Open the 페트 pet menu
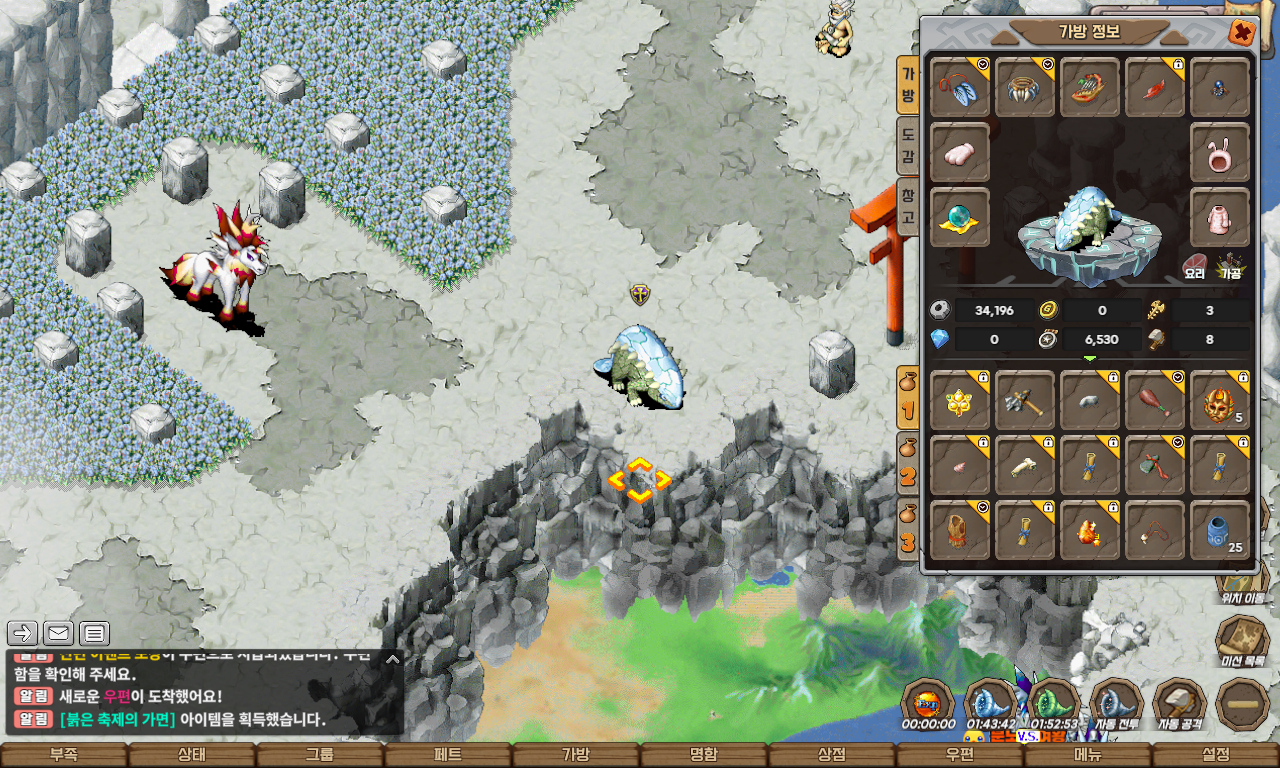Image resolution: width=1280 pixels, height=768 pixels. click(448, 755)
